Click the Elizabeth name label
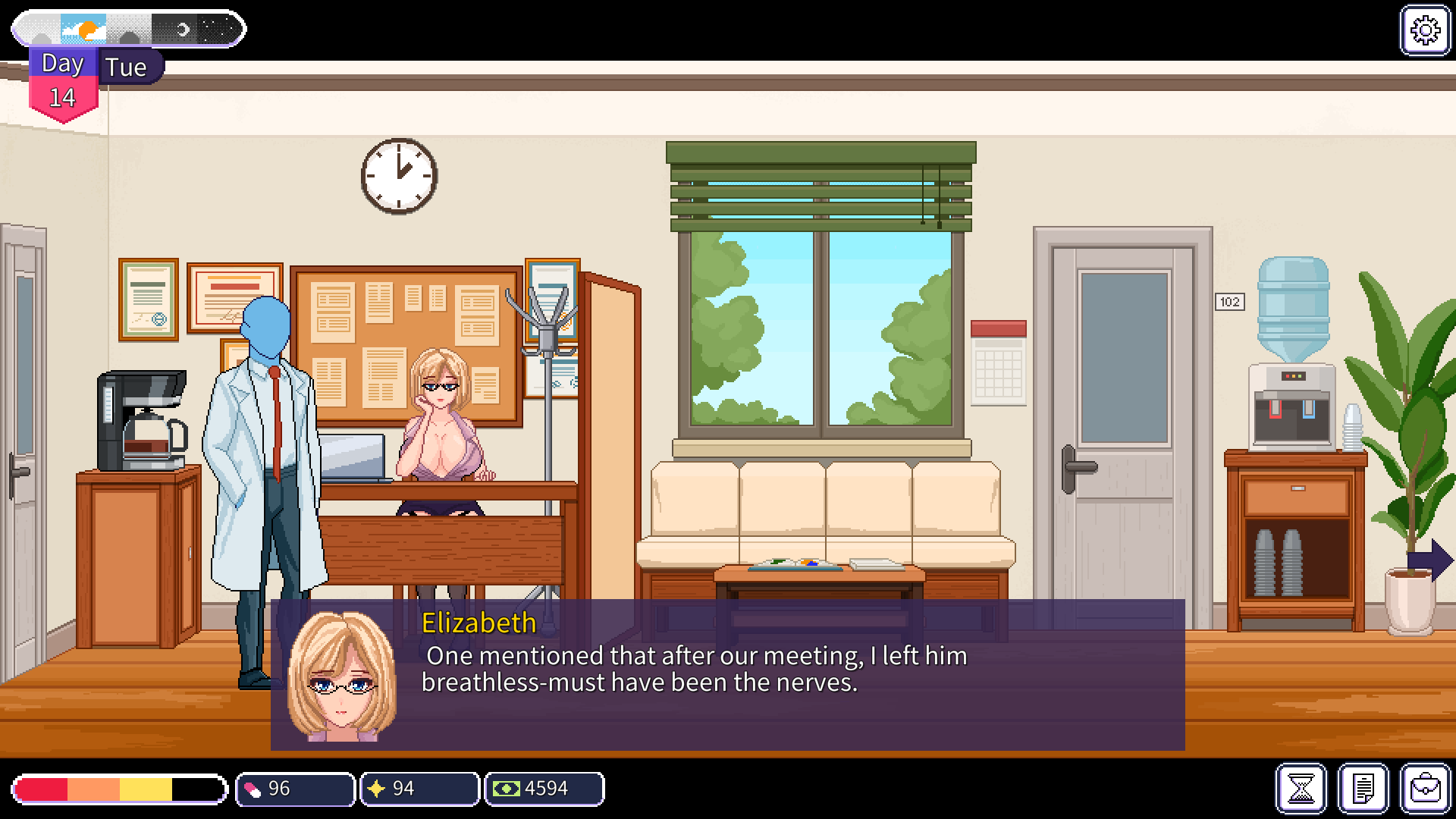Image resolution: width=1456 pixels, height=819 pixels. click(478, 623)
